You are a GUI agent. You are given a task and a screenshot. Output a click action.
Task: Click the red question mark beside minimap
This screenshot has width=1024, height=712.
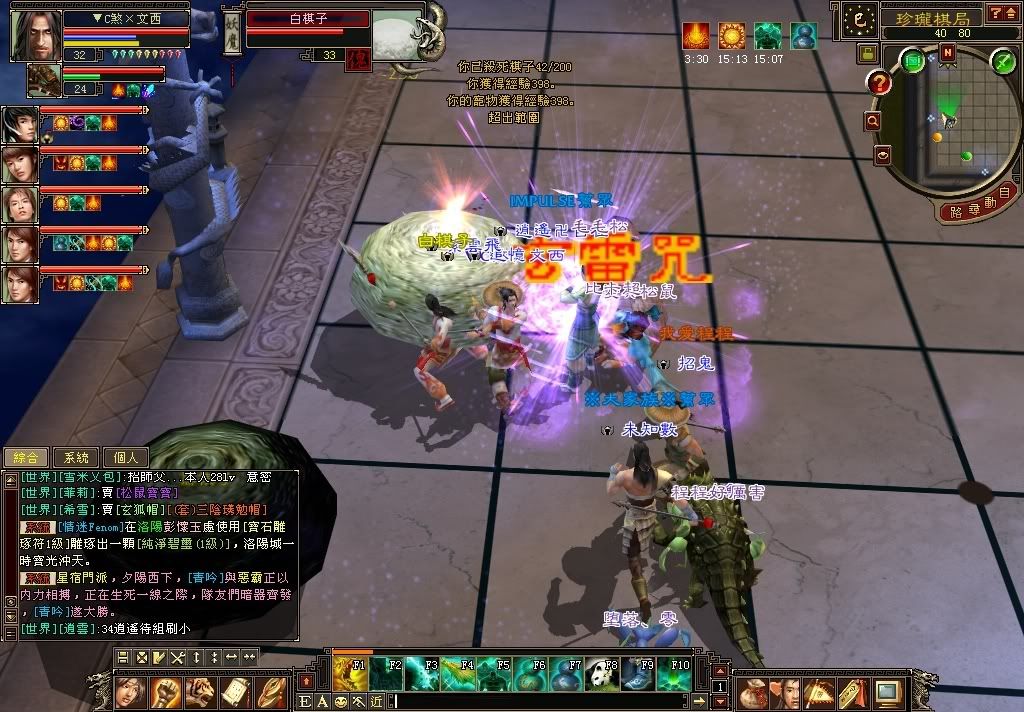coord(880,82)
